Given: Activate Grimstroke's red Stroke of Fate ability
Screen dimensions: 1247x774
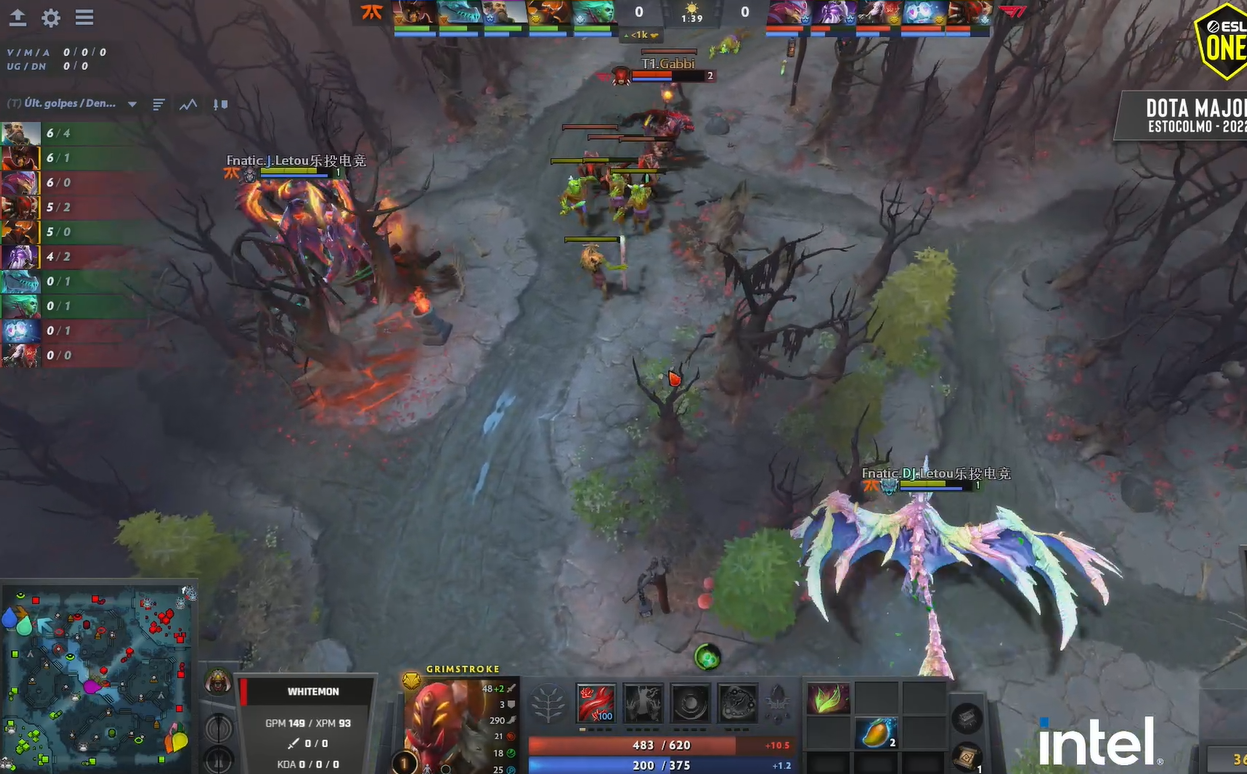Looking at the screenshot, I should pos(596,703).
